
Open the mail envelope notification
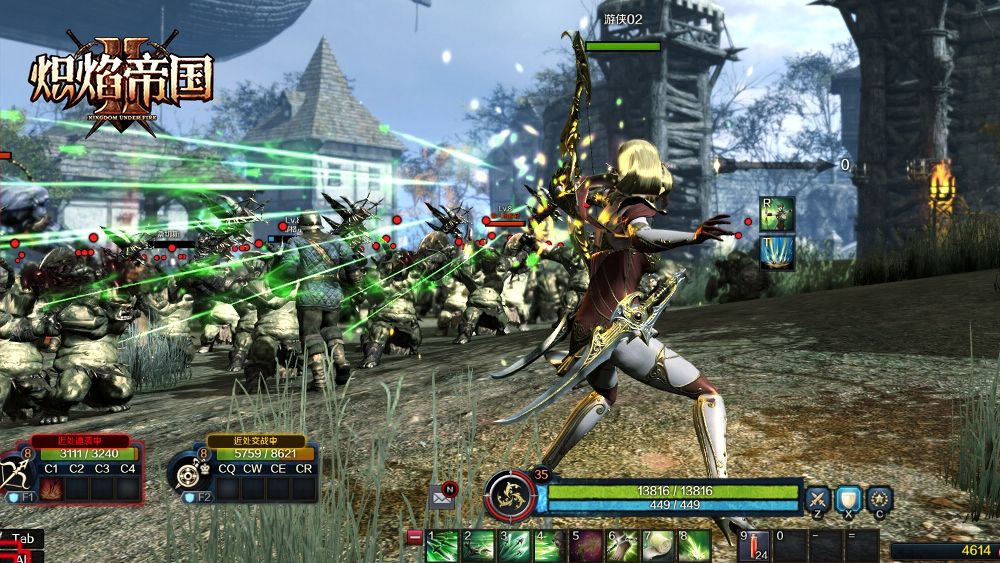tap(441, 494)
